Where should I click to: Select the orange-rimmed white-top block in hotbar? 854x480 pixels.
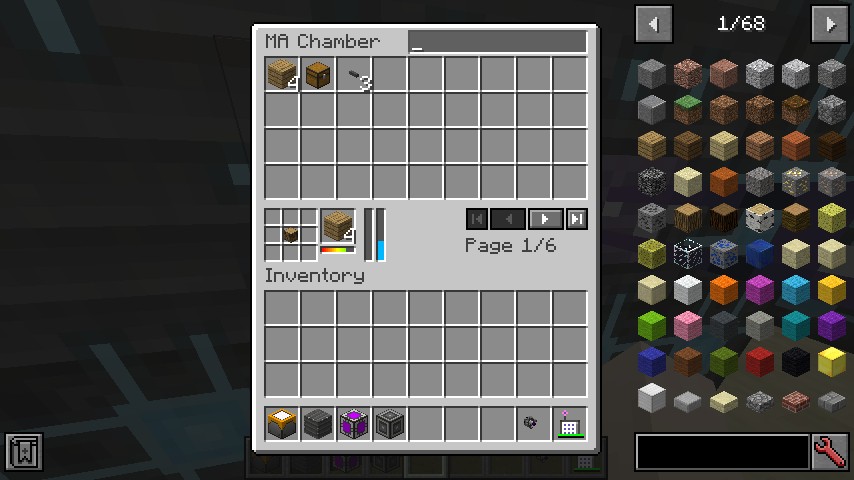click(x=281, y=424)
